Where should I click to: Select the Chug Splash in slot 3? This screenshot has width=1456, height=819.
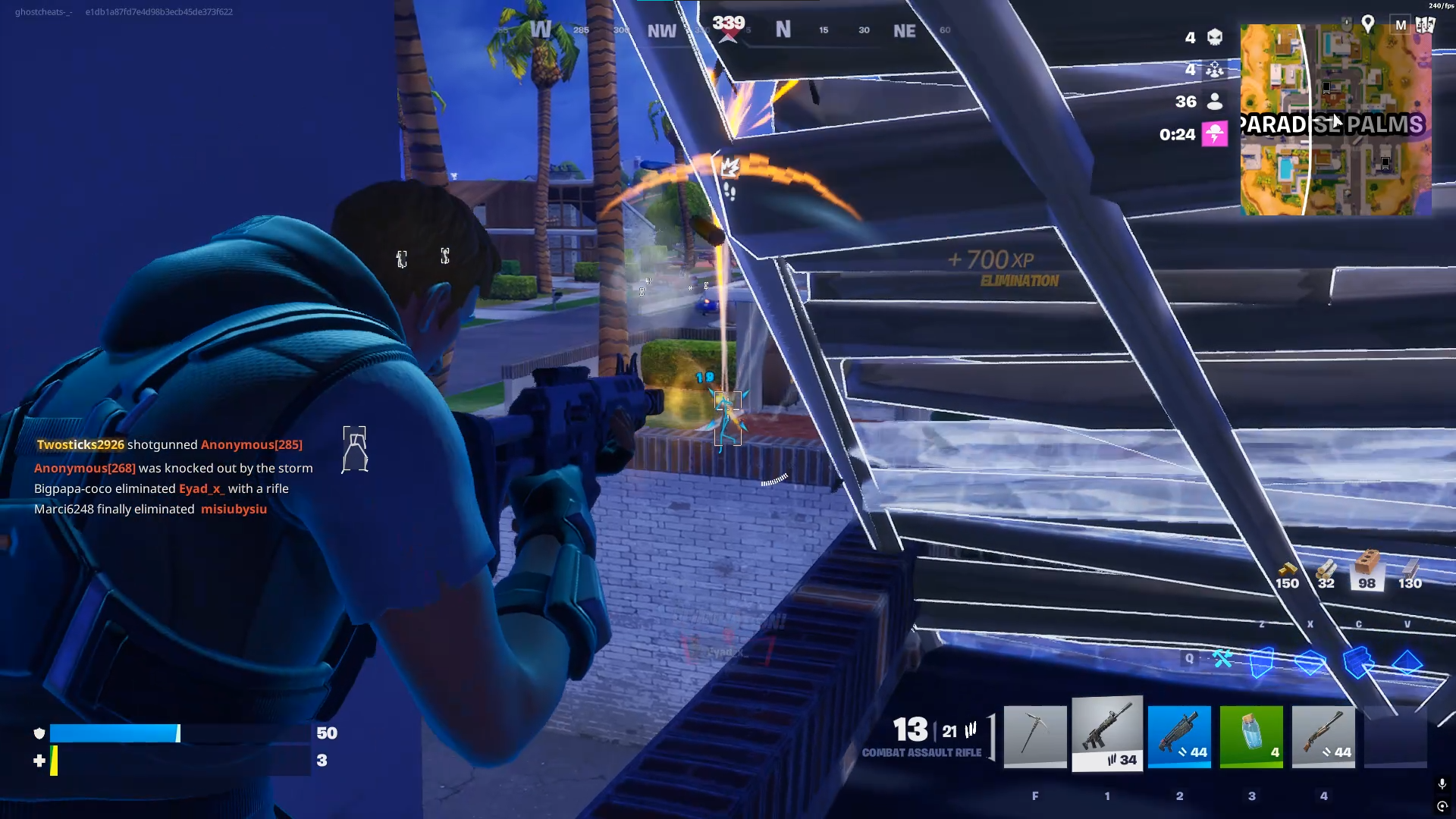[1251, 736]
